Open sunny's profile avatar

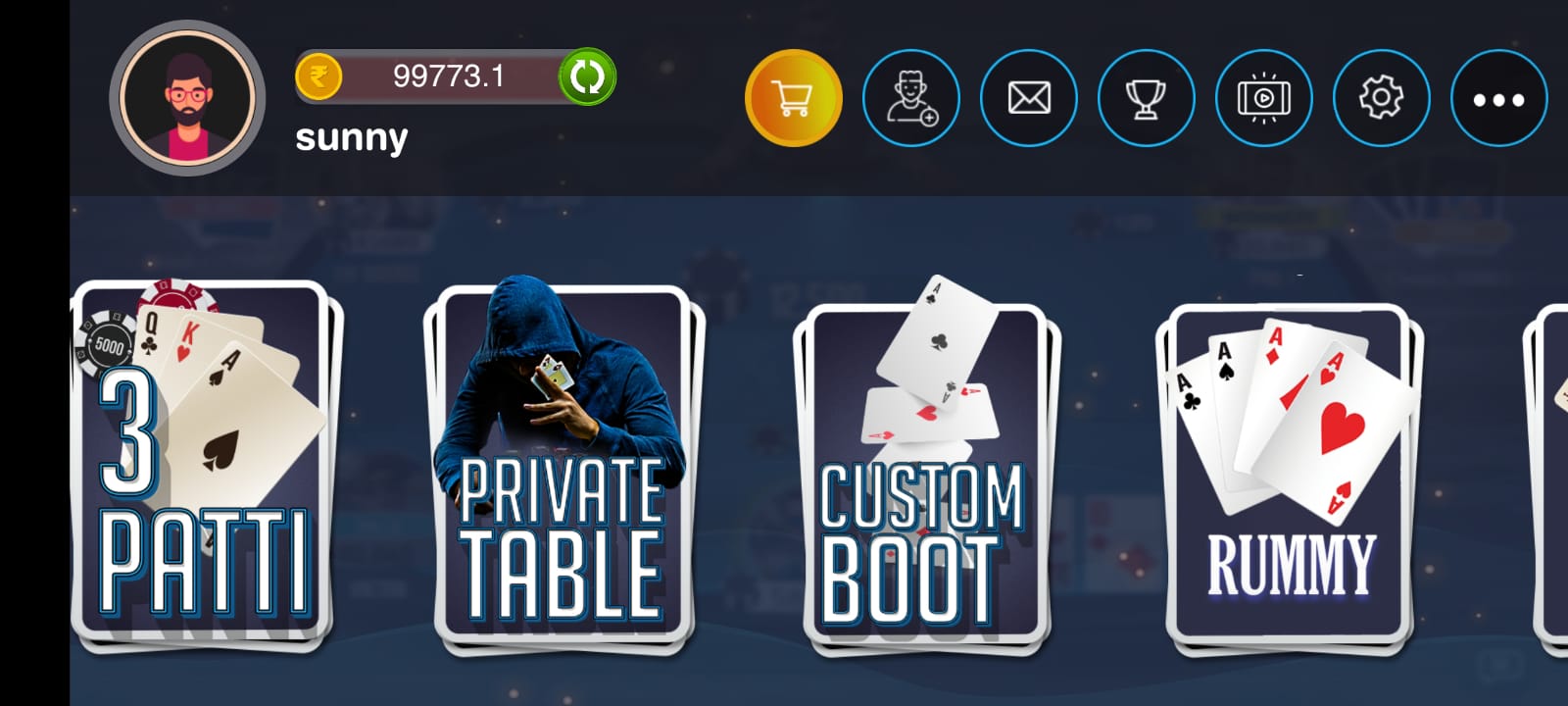click(x=187, y=98)
